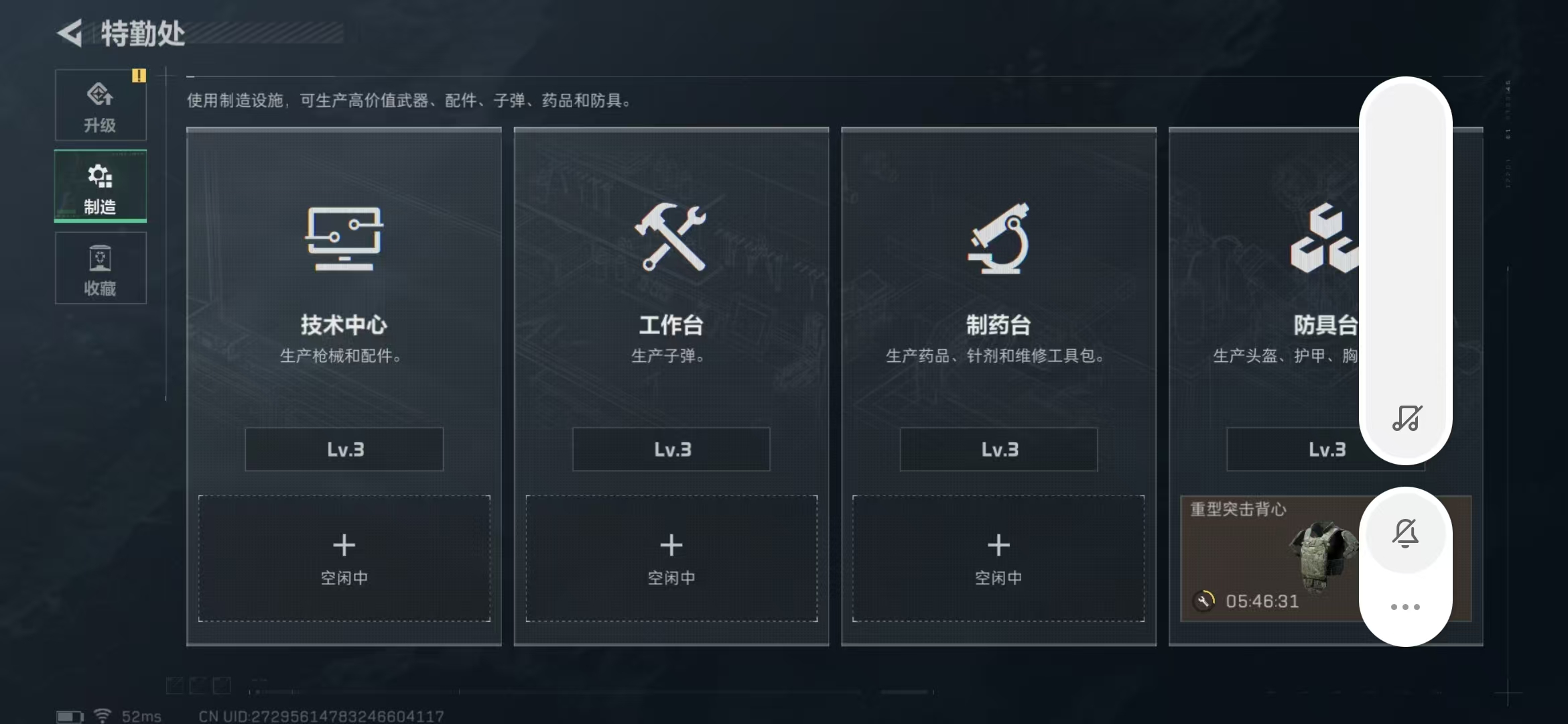The image size is (1568, 724).
Task: Switch to the 制造 tab
Action: (x=99, y=186)
